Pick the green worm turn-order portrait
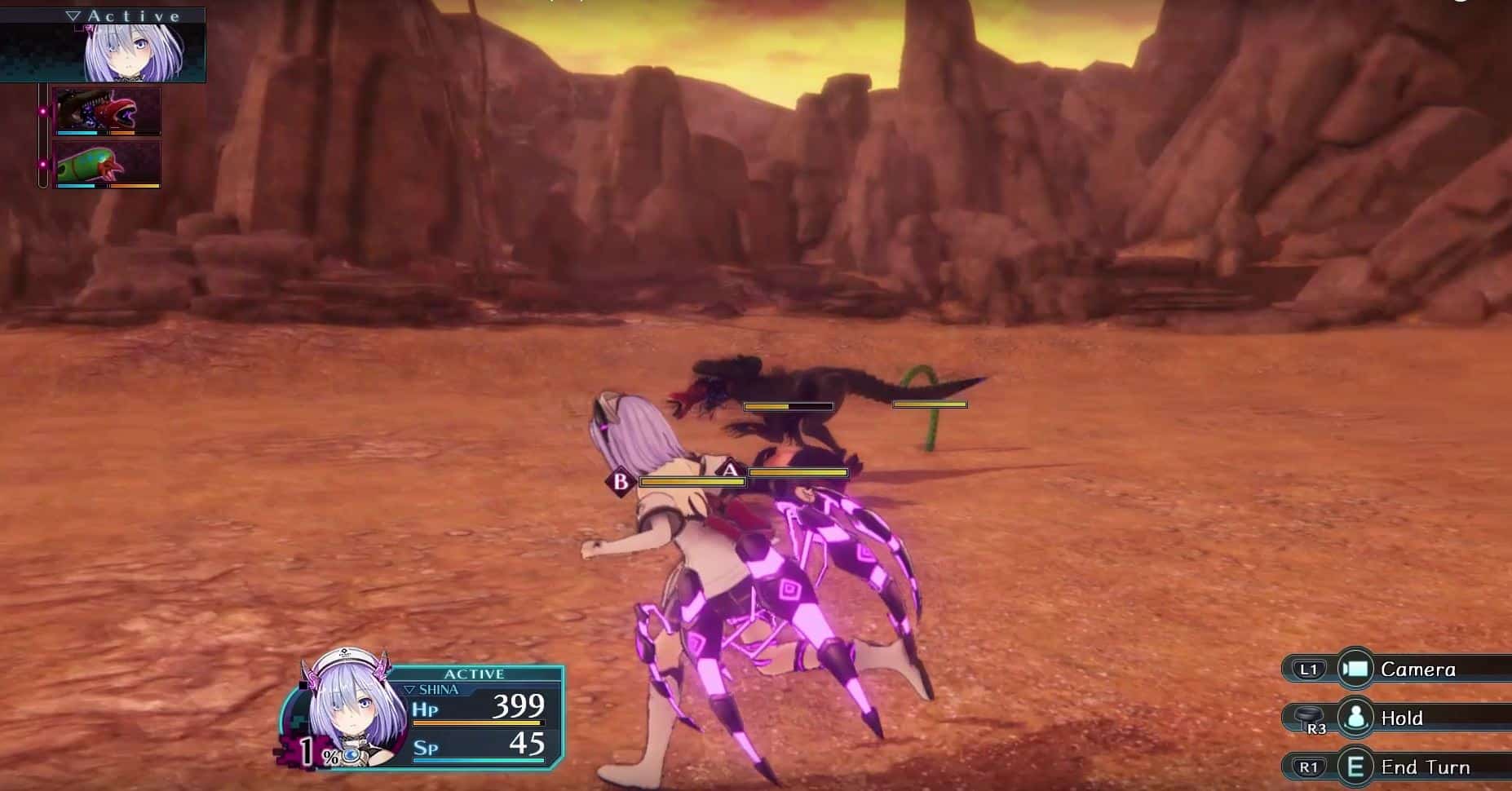1512x791 pixels. tap(106, 164)
